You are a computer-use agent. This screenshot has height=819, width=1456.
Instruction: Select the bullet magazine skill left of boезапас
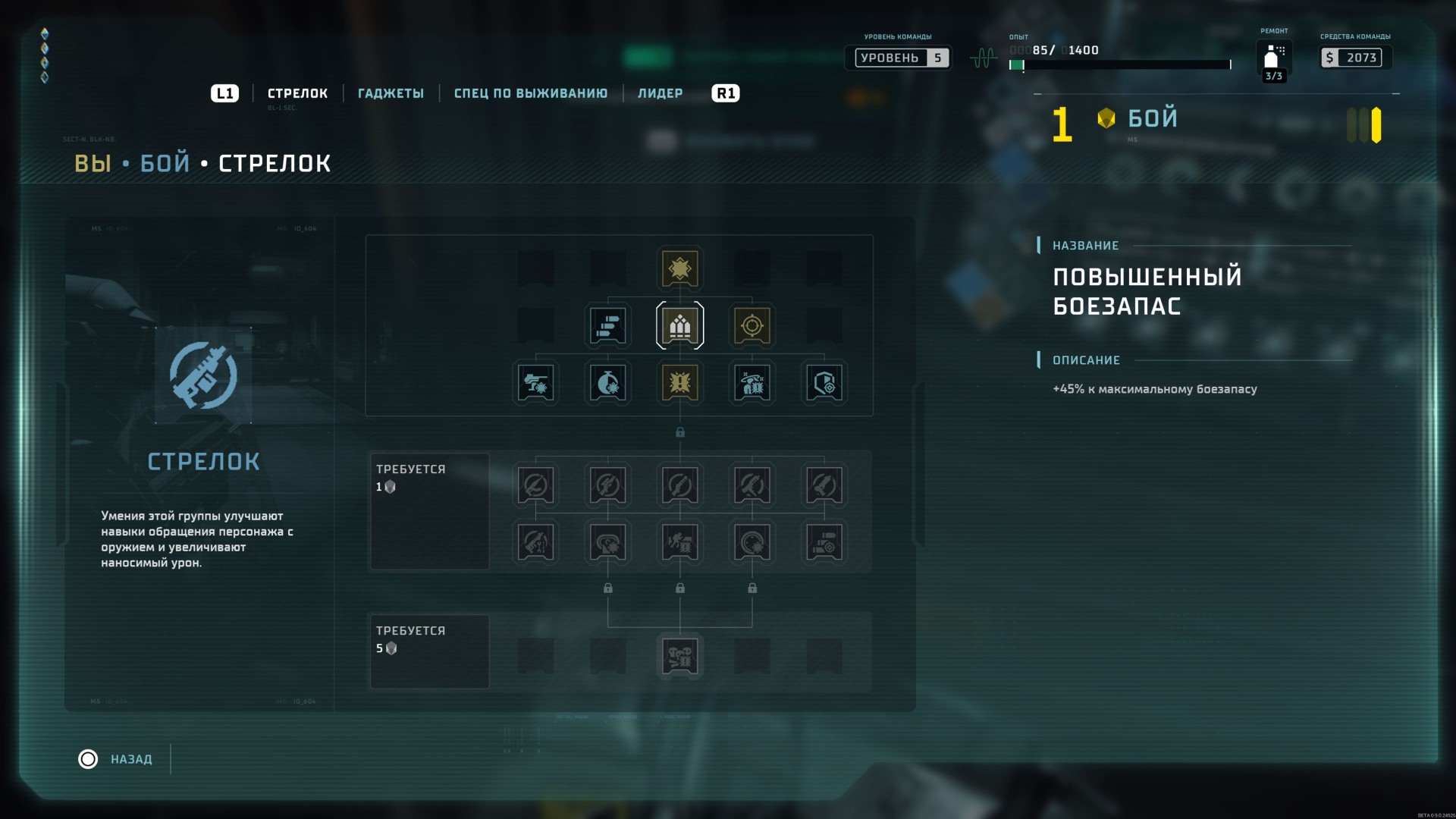pyautogui.click(x=607, y=325)
